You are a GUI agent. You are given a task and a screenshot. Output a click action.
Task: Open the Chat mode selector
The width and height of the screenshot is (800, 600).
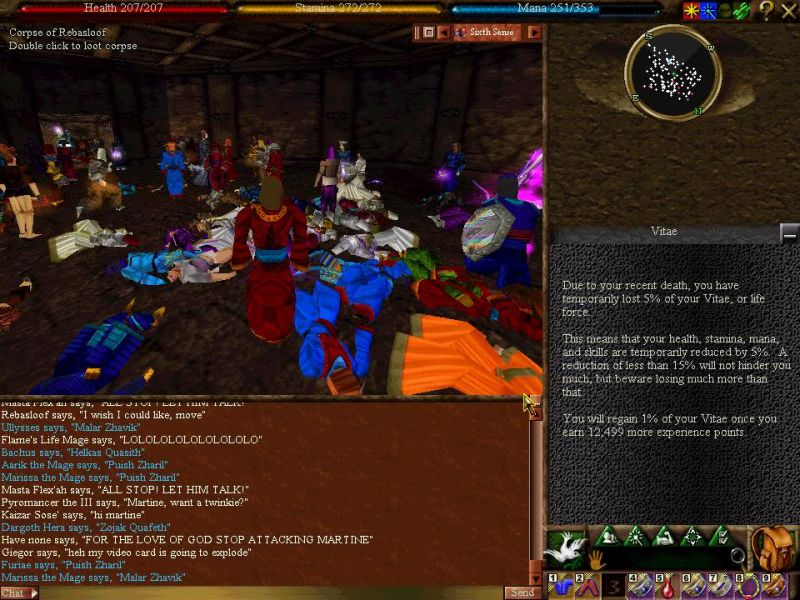19,592
